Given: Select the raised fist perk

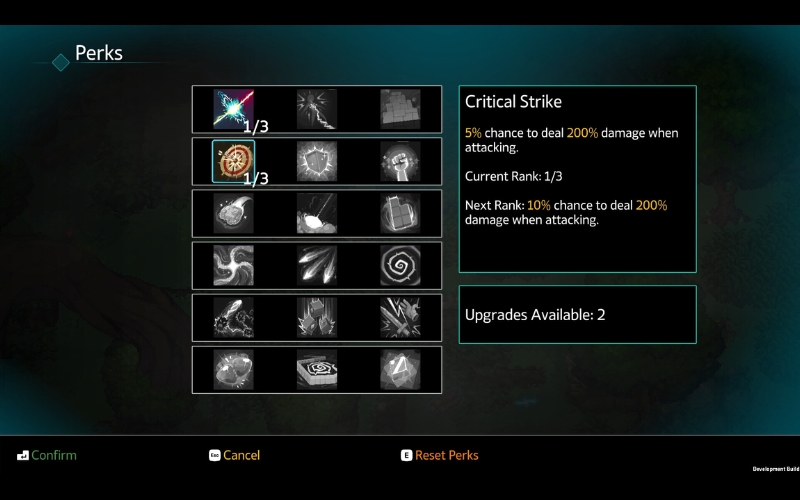Looking at the screenshot, I should [x=400, y=161].
